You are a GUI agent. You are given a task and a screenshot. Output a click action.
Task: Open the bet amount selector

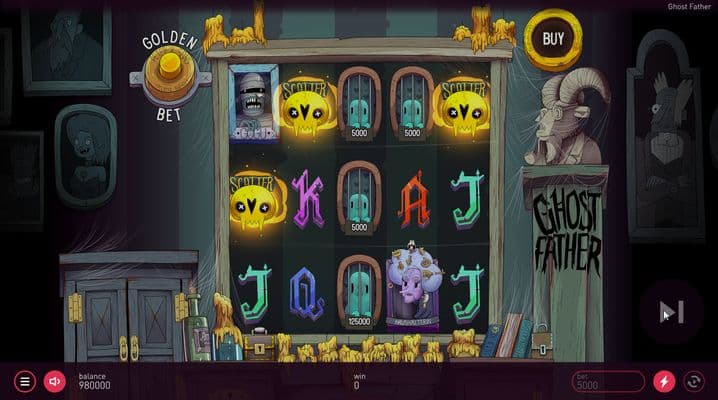point(608,381)
